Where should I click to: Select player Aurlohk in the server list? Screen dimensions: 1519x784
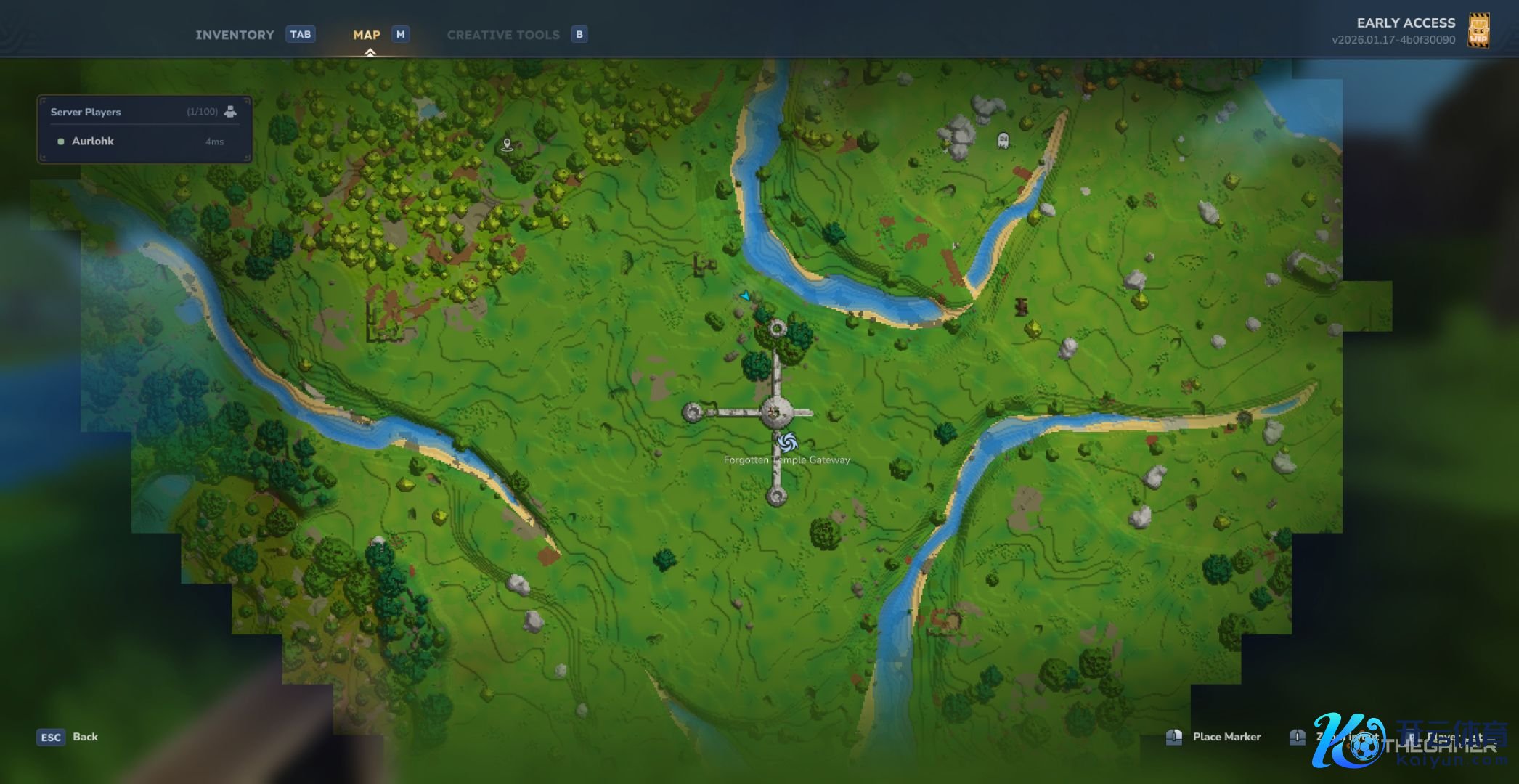[93, 142]
